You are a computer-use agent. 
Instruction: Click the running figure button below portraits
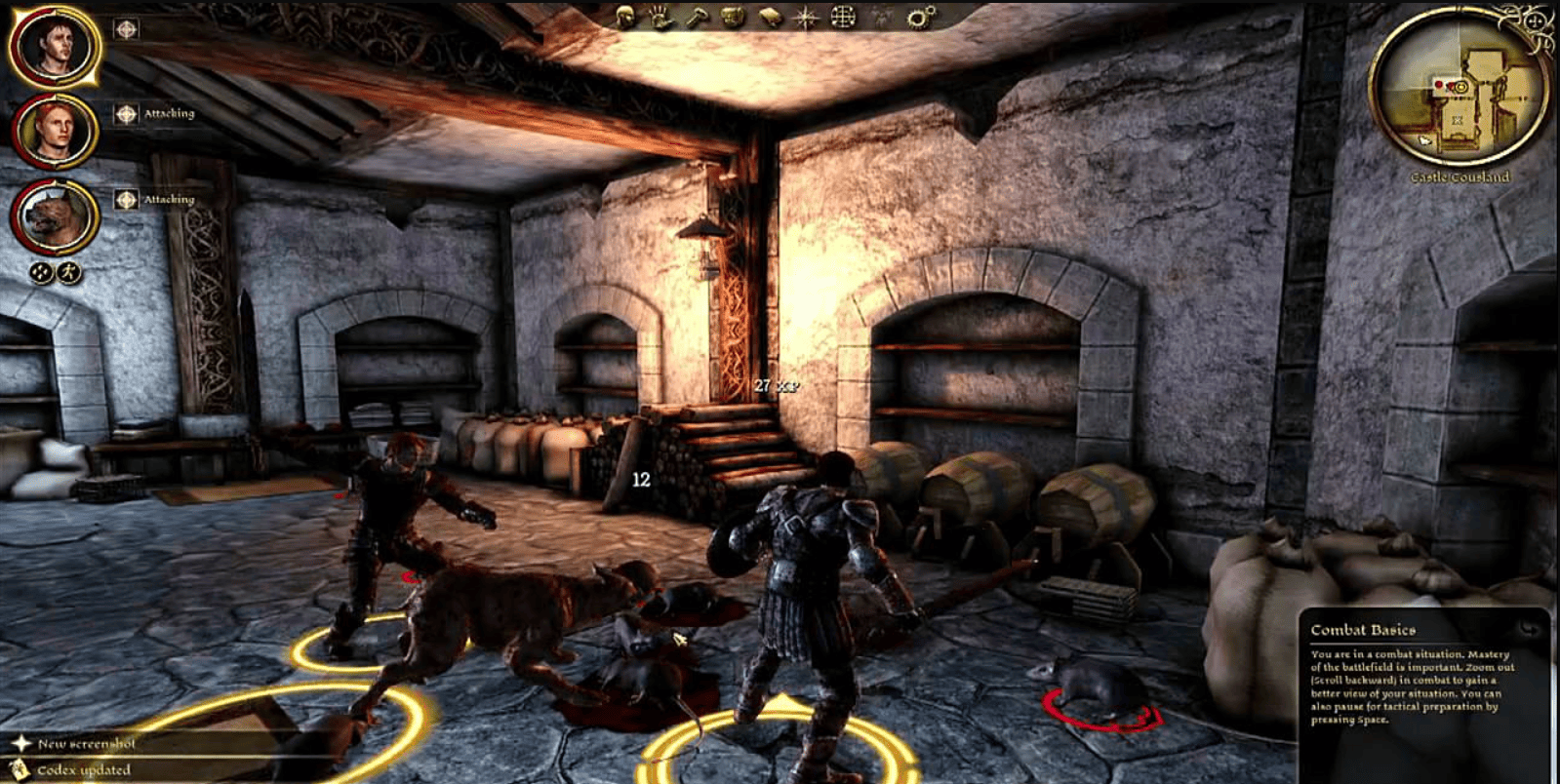pyautogui.click(x=68, y=273)
